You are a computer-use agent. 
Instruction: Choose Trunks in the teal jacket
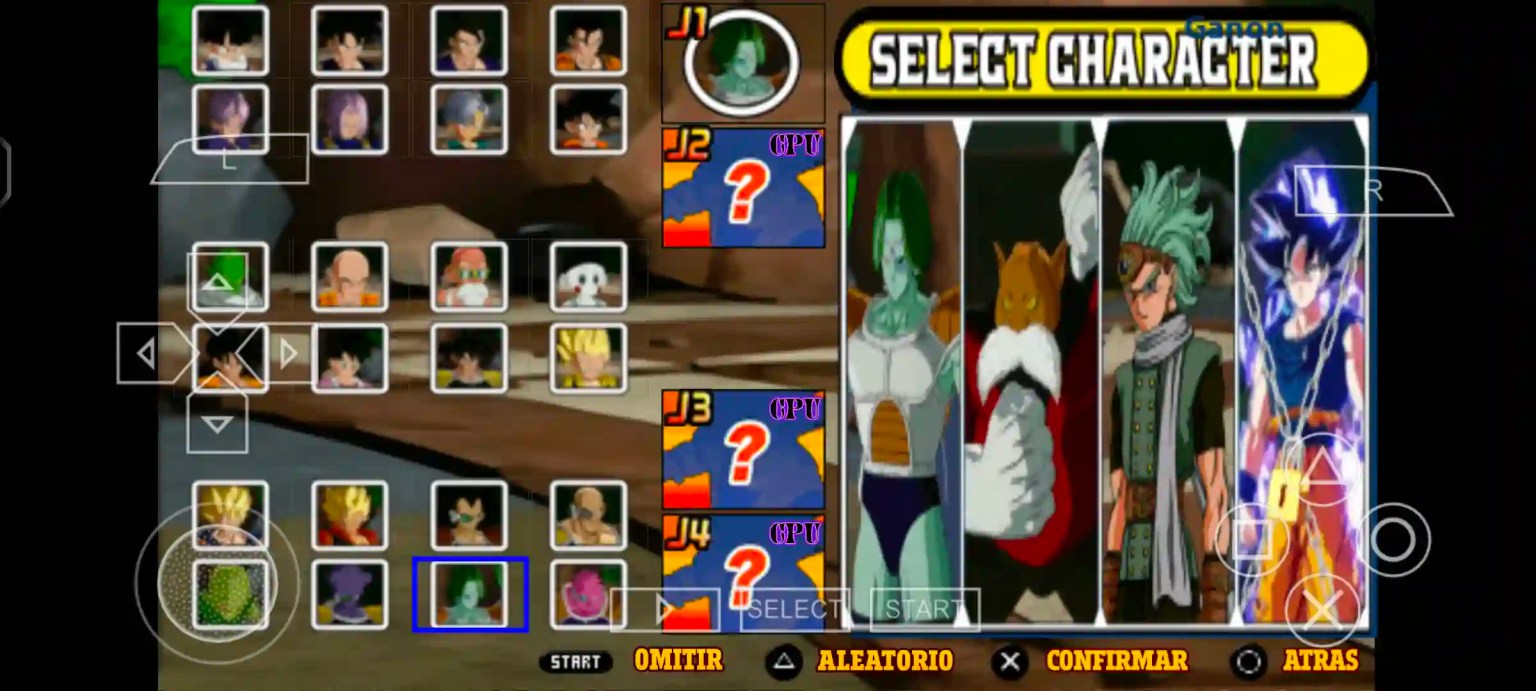coord(469,119)
